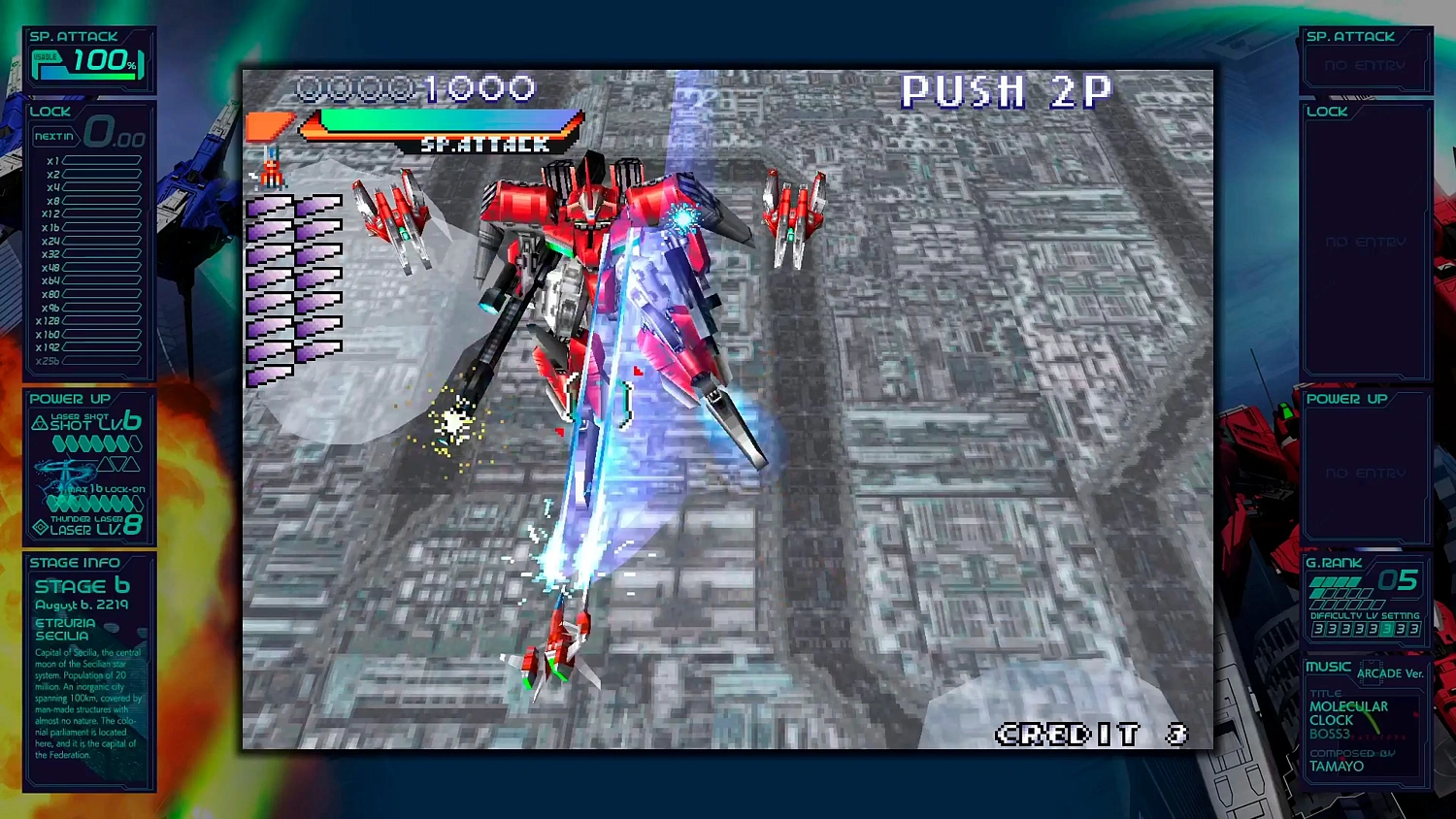Expand the STAGE INFO panel

coord(76,563)
